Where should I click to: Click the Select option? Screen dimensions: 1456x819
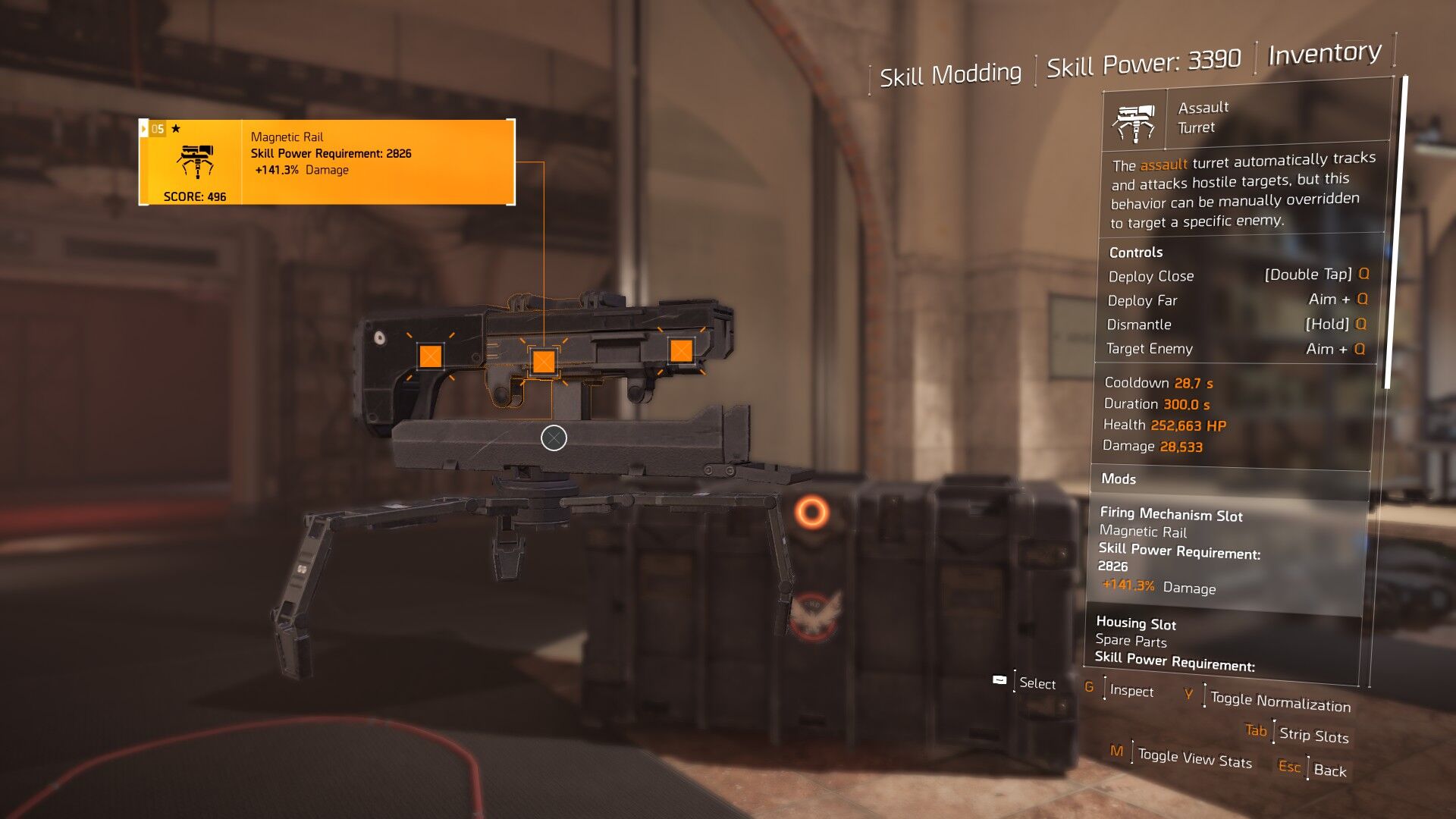point(1037,682)
